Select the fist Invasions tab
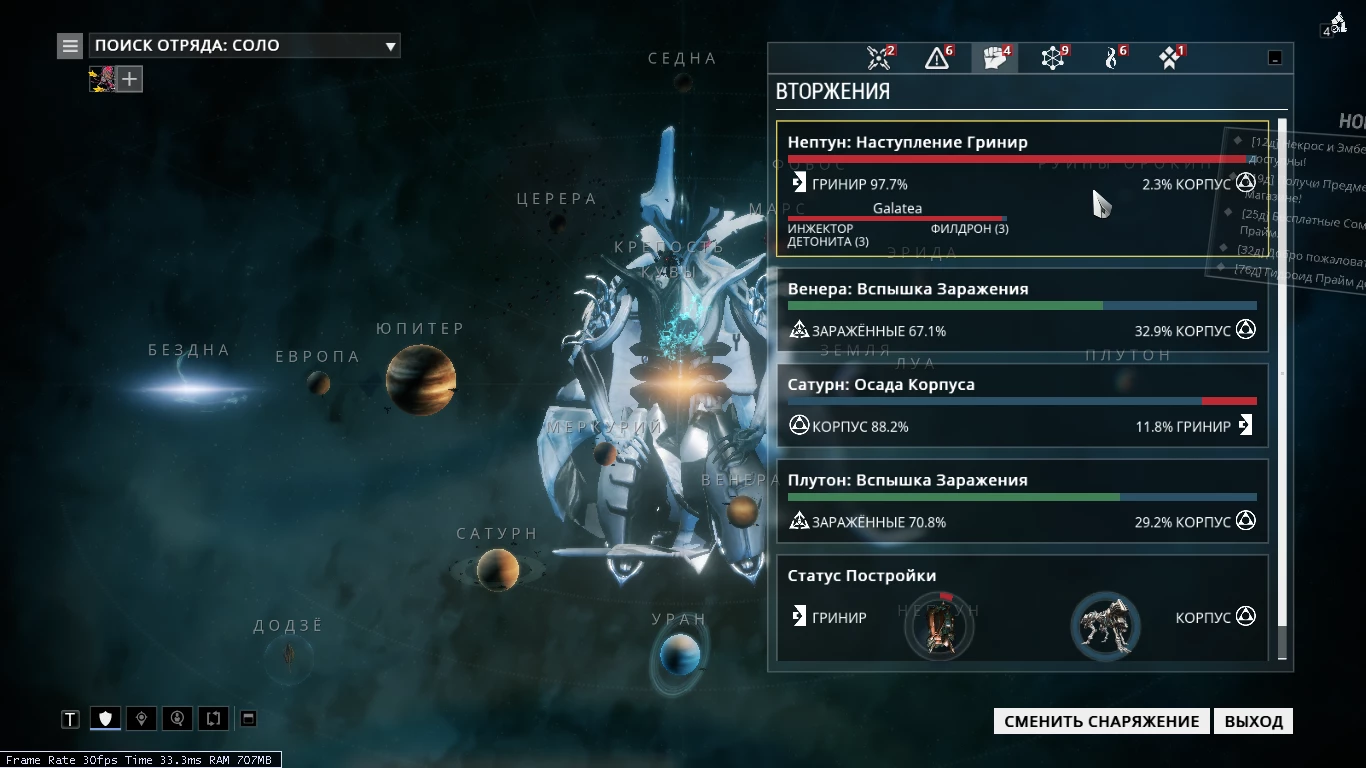This screenshot has height=768, width=1366. 995,58
